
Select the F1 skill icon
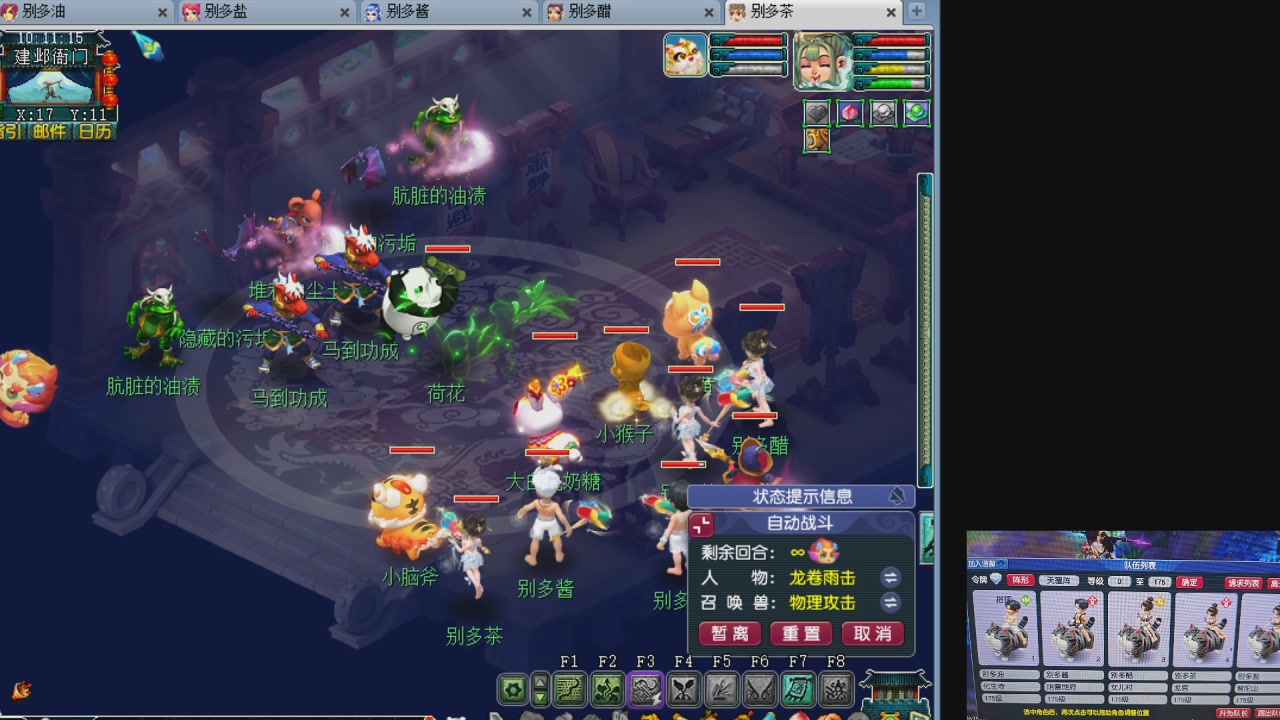point(570,688)
